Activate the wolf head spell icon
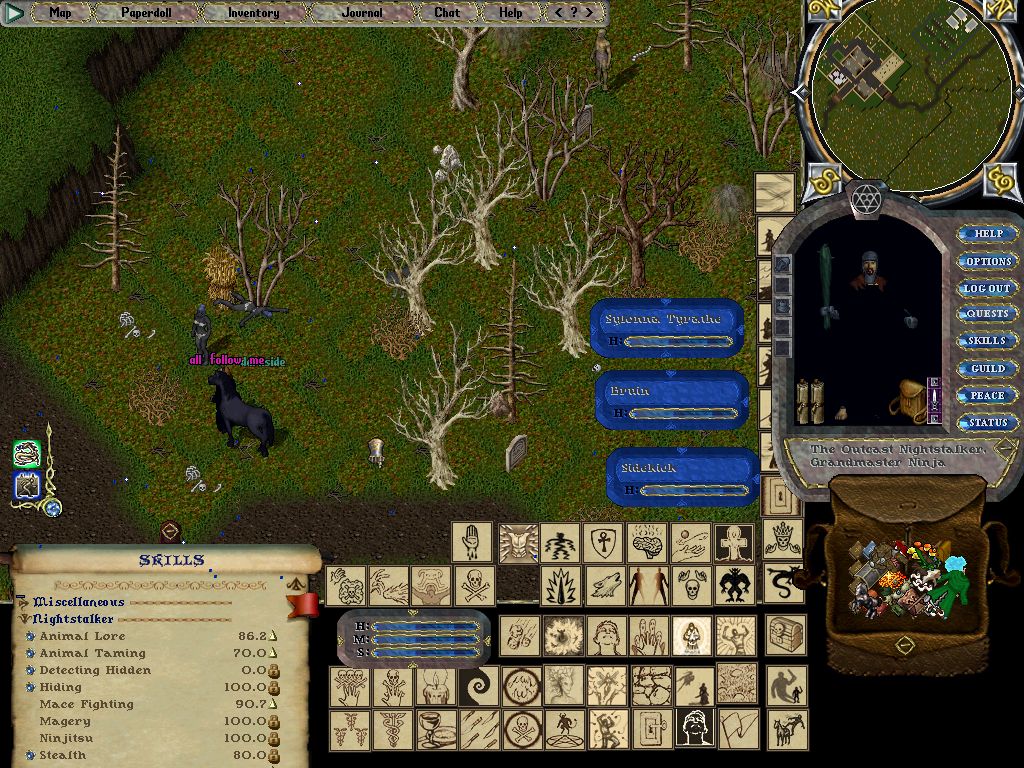The image size is (1024, 768). pos(605,585)
